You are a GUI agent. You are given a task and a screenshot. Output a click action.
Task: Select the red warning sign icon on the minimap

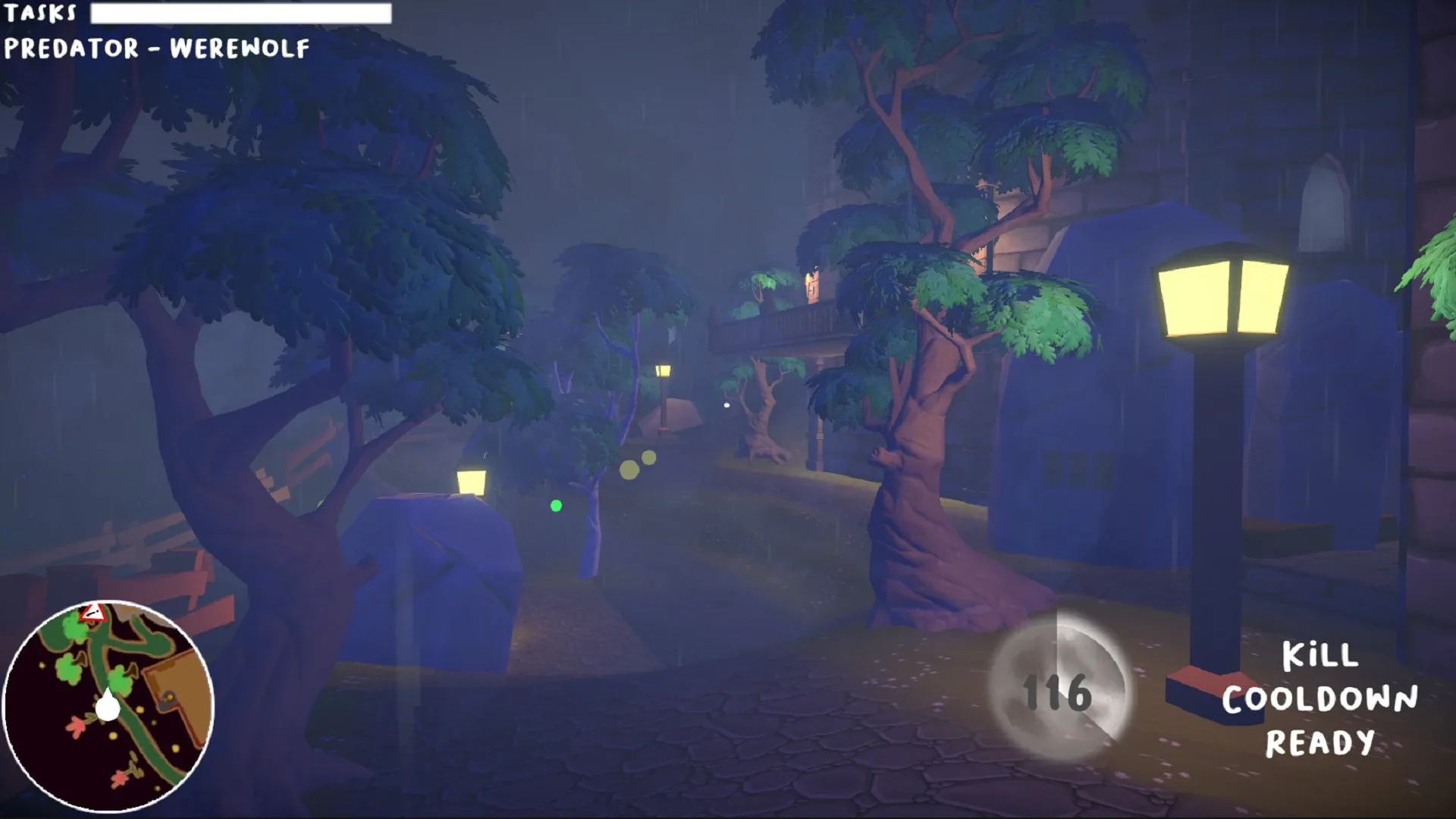(x=93, y=613)
